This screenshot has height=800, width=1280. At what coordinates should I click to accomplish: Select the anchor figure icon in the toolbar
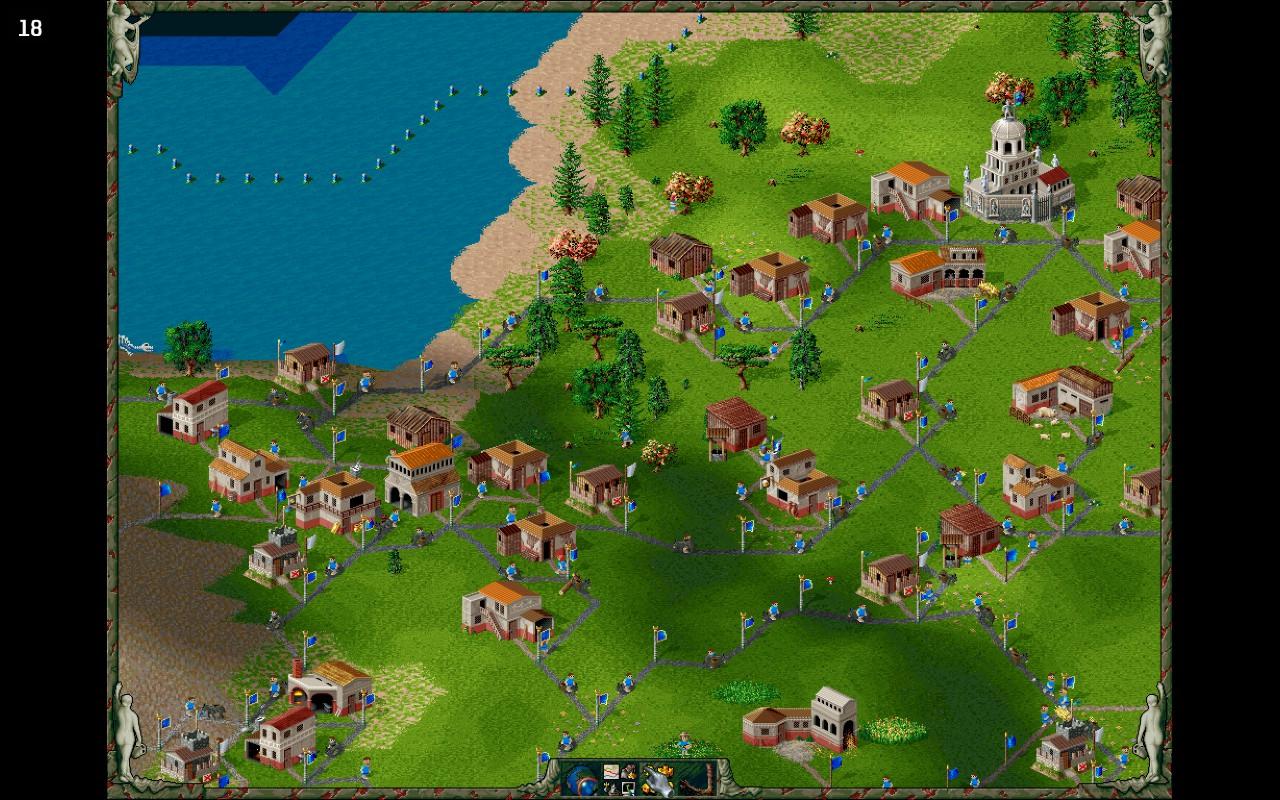tap(611, 788)
